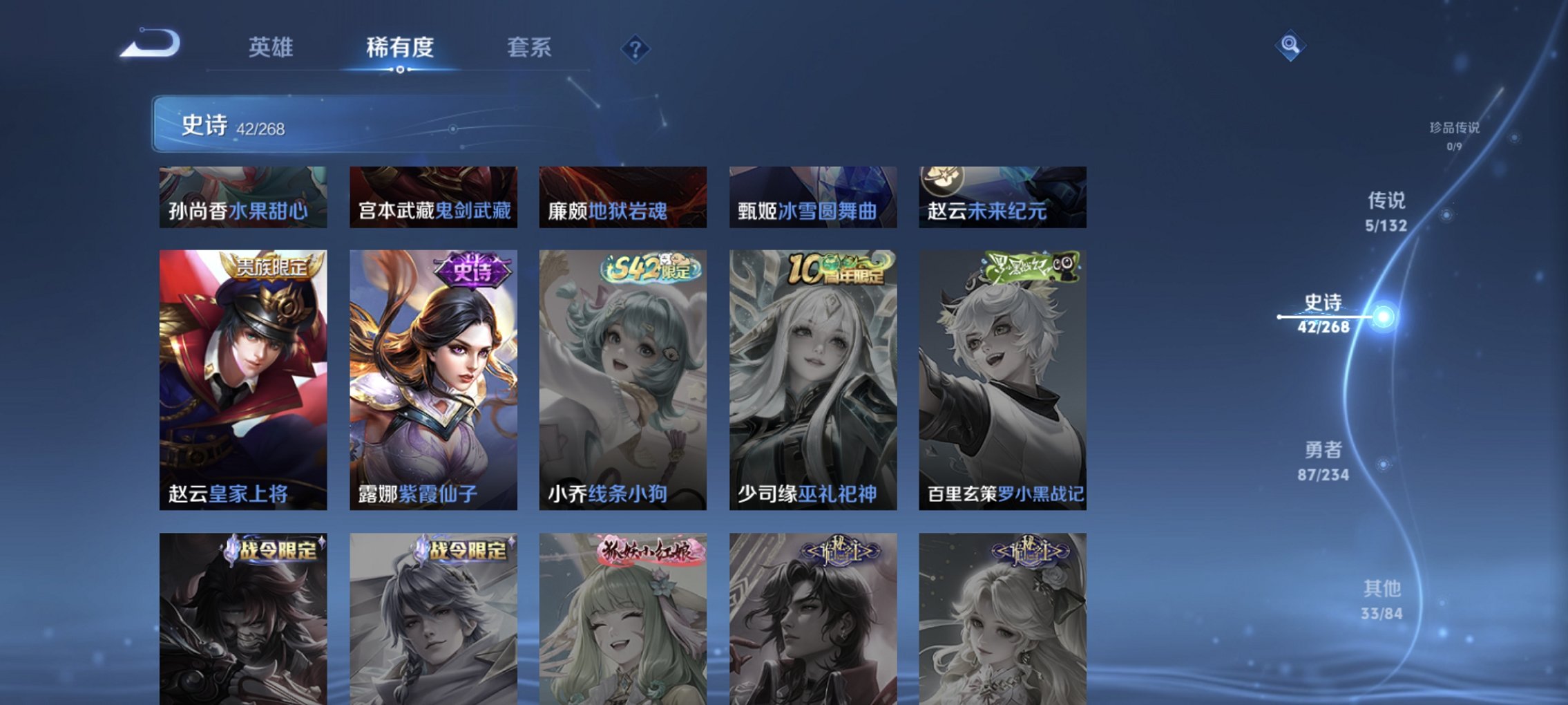Open the 廉颇 地狱岩魂 skin card
The height and width of the screenshot is (705, 1568).
point(622,197)
